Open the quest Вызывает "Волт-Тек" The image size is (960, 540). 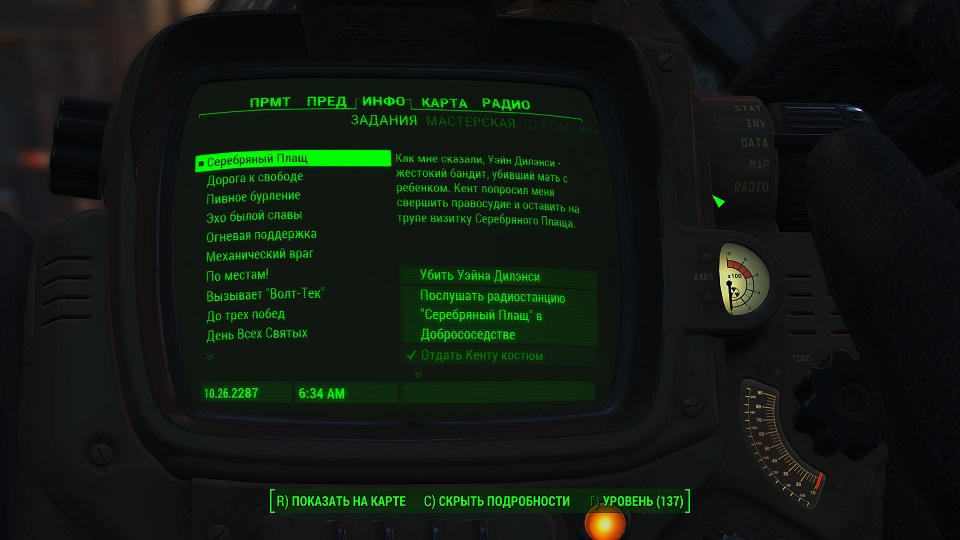click(265, 294)
